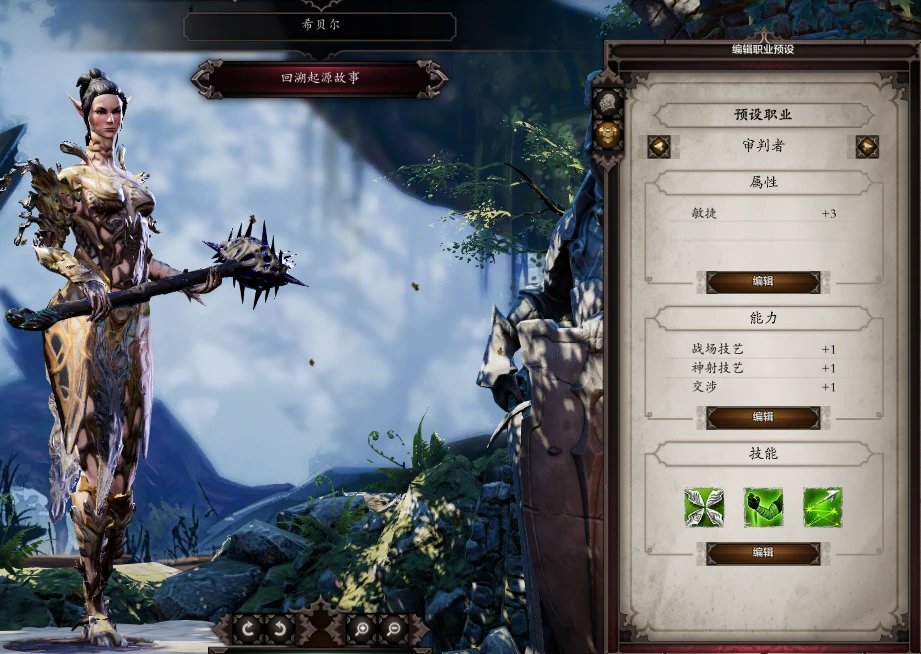Select the ricocheting arrow skill icon

[x=822, y=507]
